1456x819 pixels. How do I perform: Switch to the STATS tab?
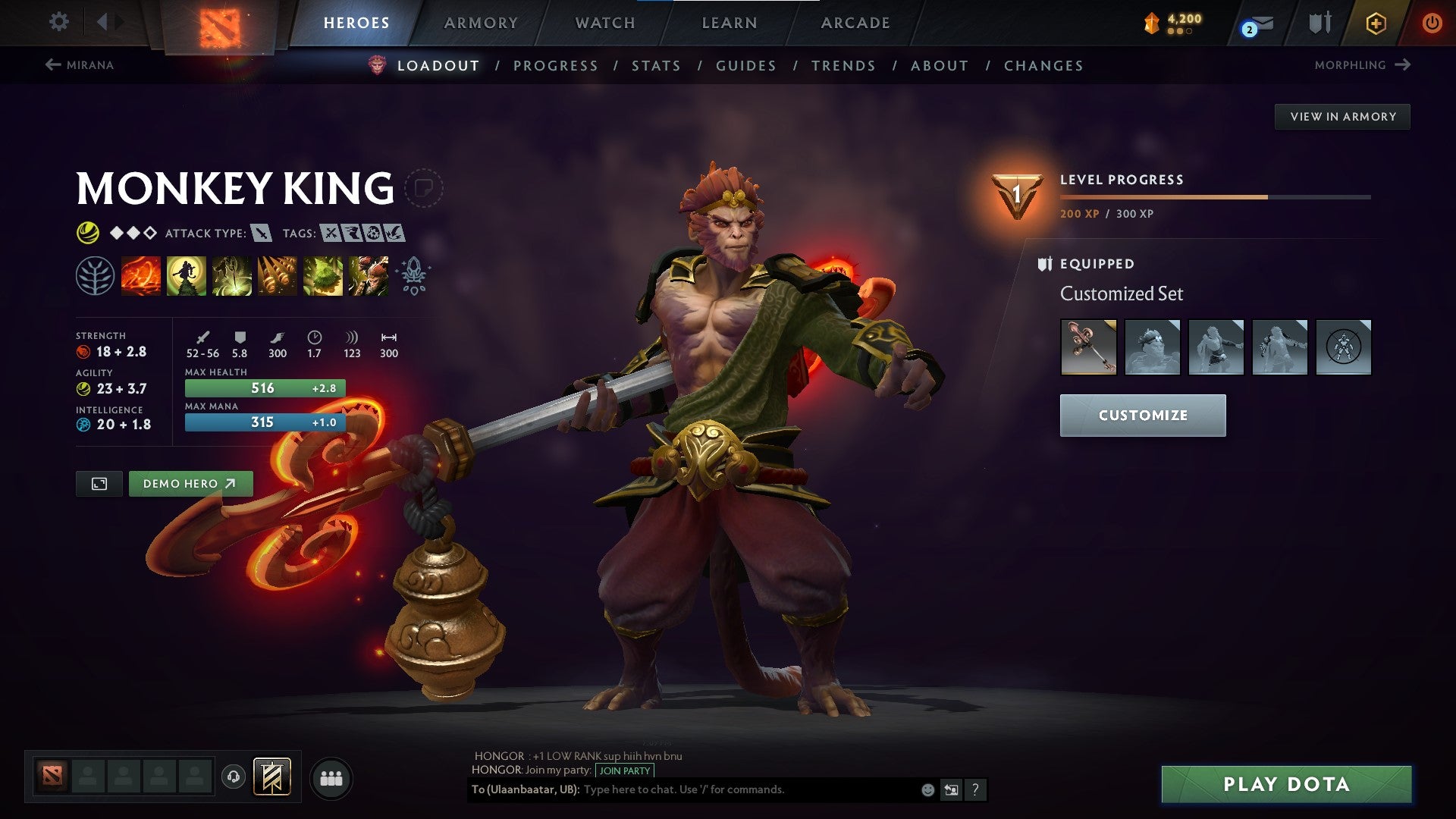coord(656,66)
